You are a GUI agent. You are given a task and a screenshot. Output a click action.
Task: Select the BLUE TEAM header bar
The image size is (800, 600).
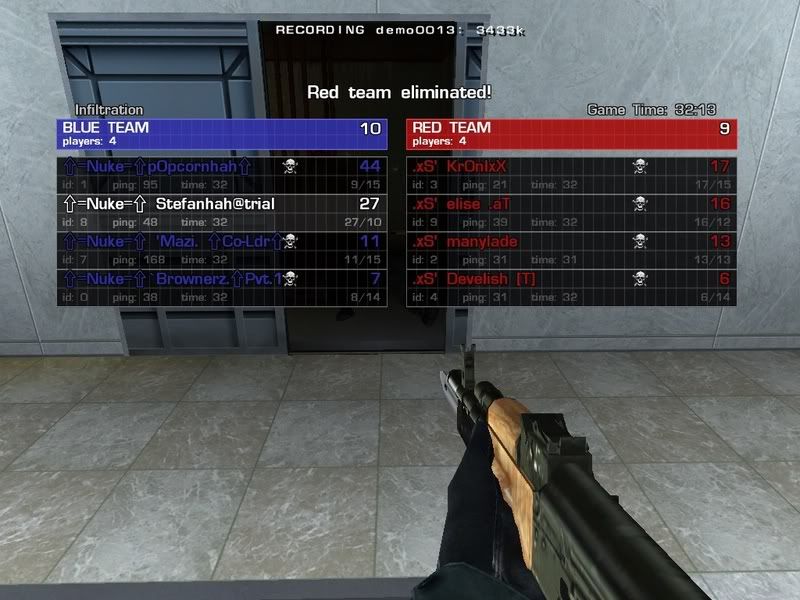pos(222,134)
